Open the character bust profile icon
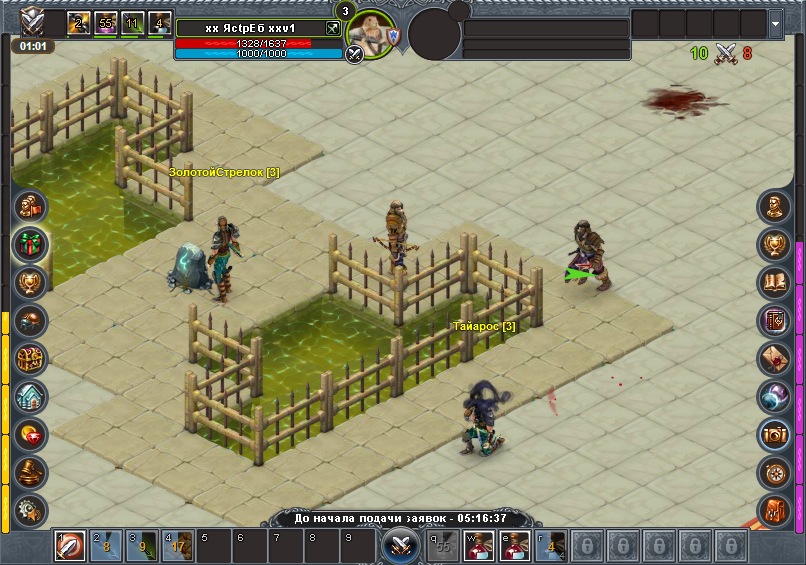Viewport: 806px width, 565px height. click(x=775, y=208)
